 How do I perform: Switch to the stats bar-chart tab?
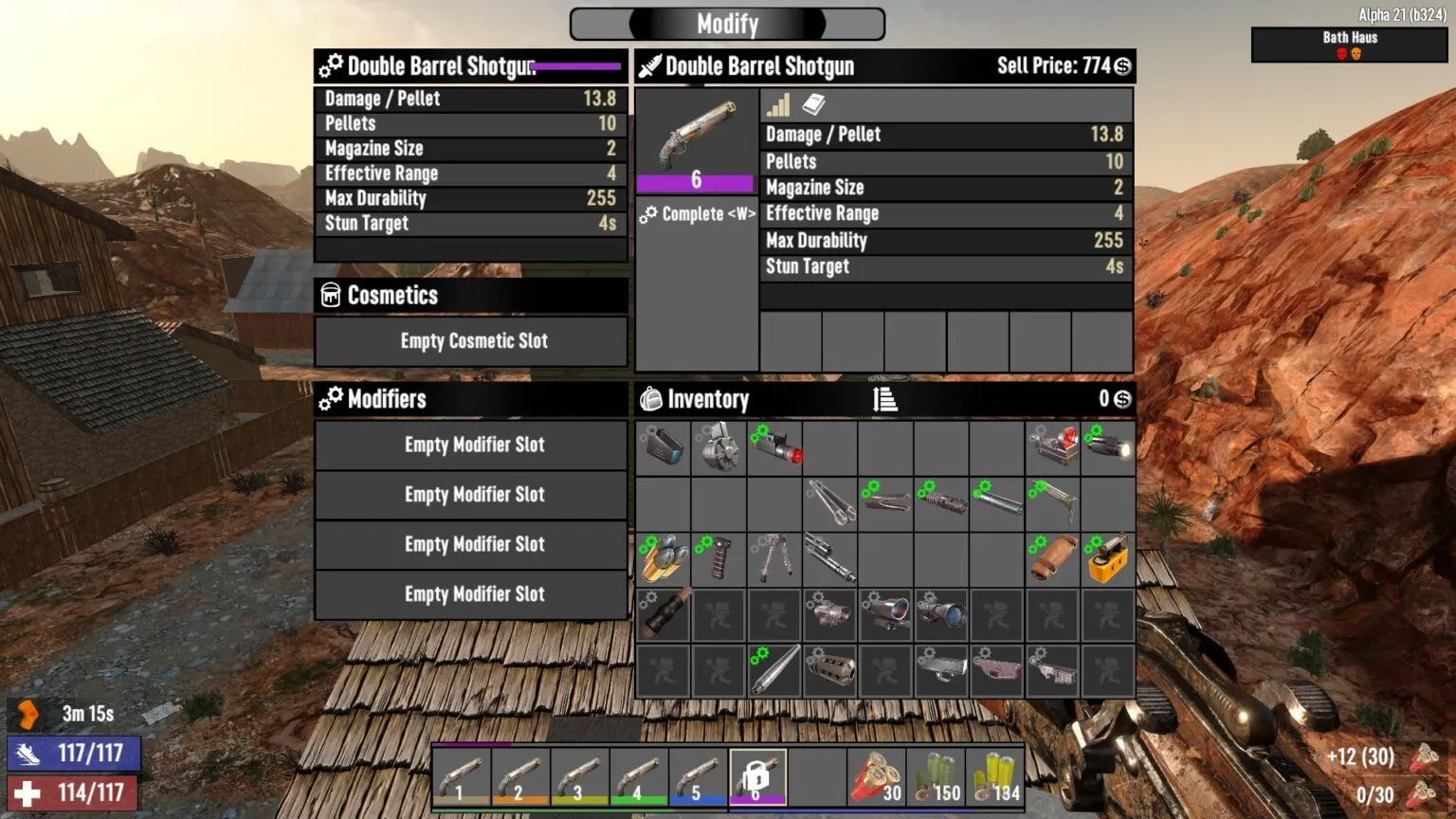(x=777, y=104)
